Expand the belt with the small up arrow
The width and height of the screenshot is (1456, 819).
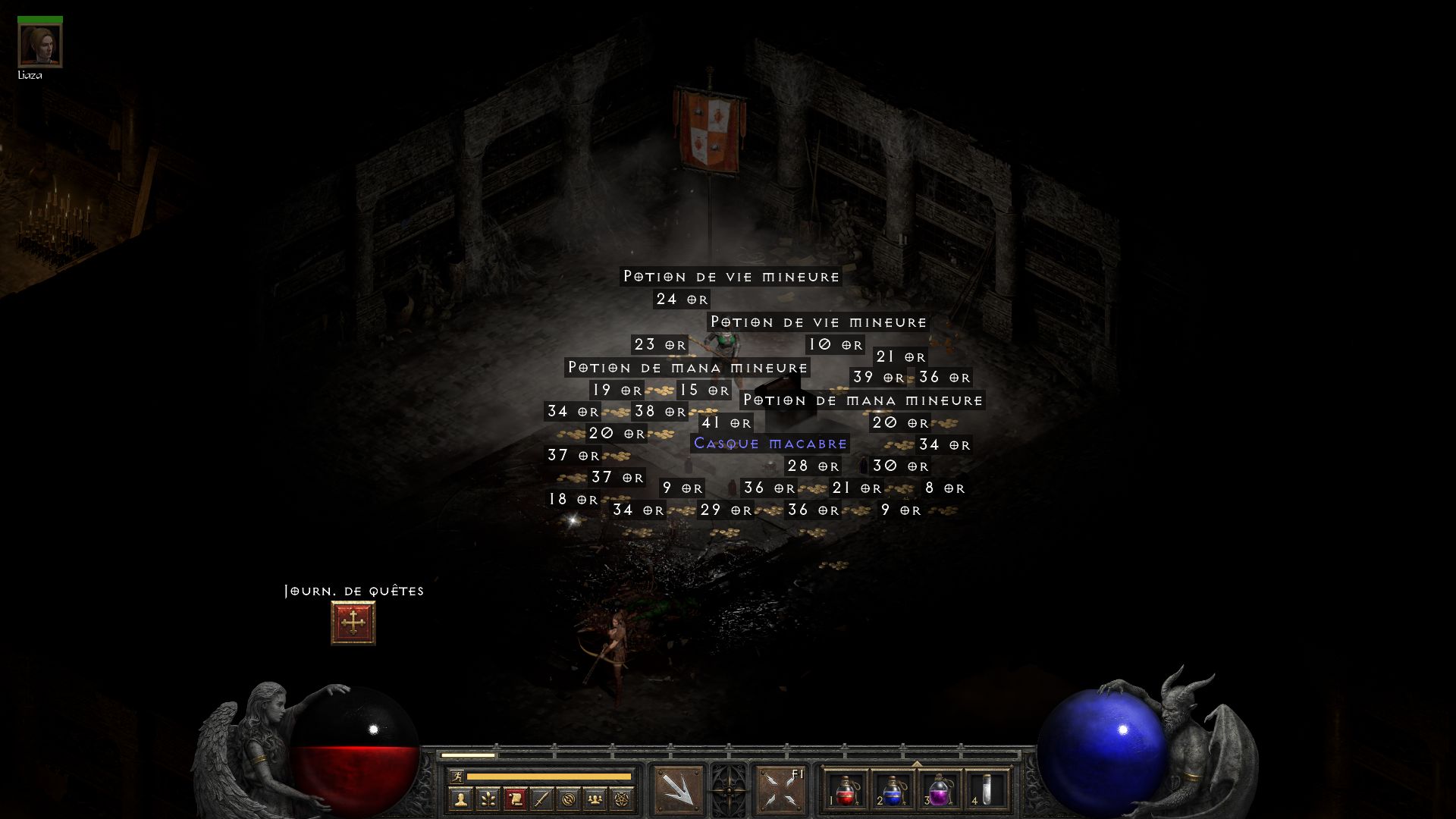(x=916, y=764)
